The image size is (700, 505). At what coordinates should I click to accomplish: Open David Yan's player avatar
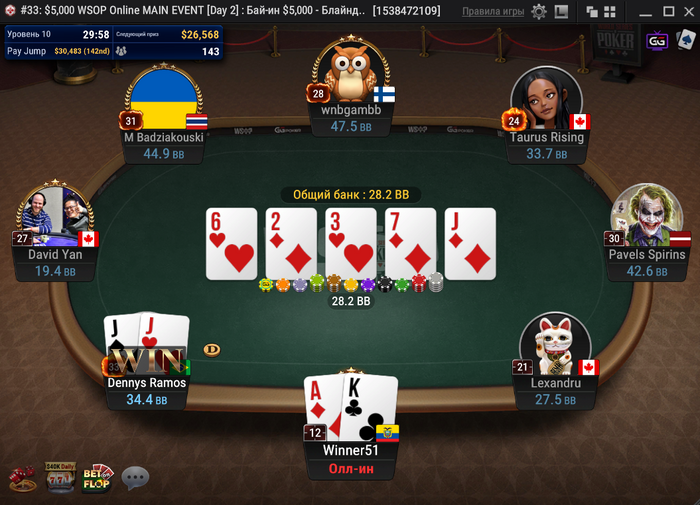pos(55,214)
